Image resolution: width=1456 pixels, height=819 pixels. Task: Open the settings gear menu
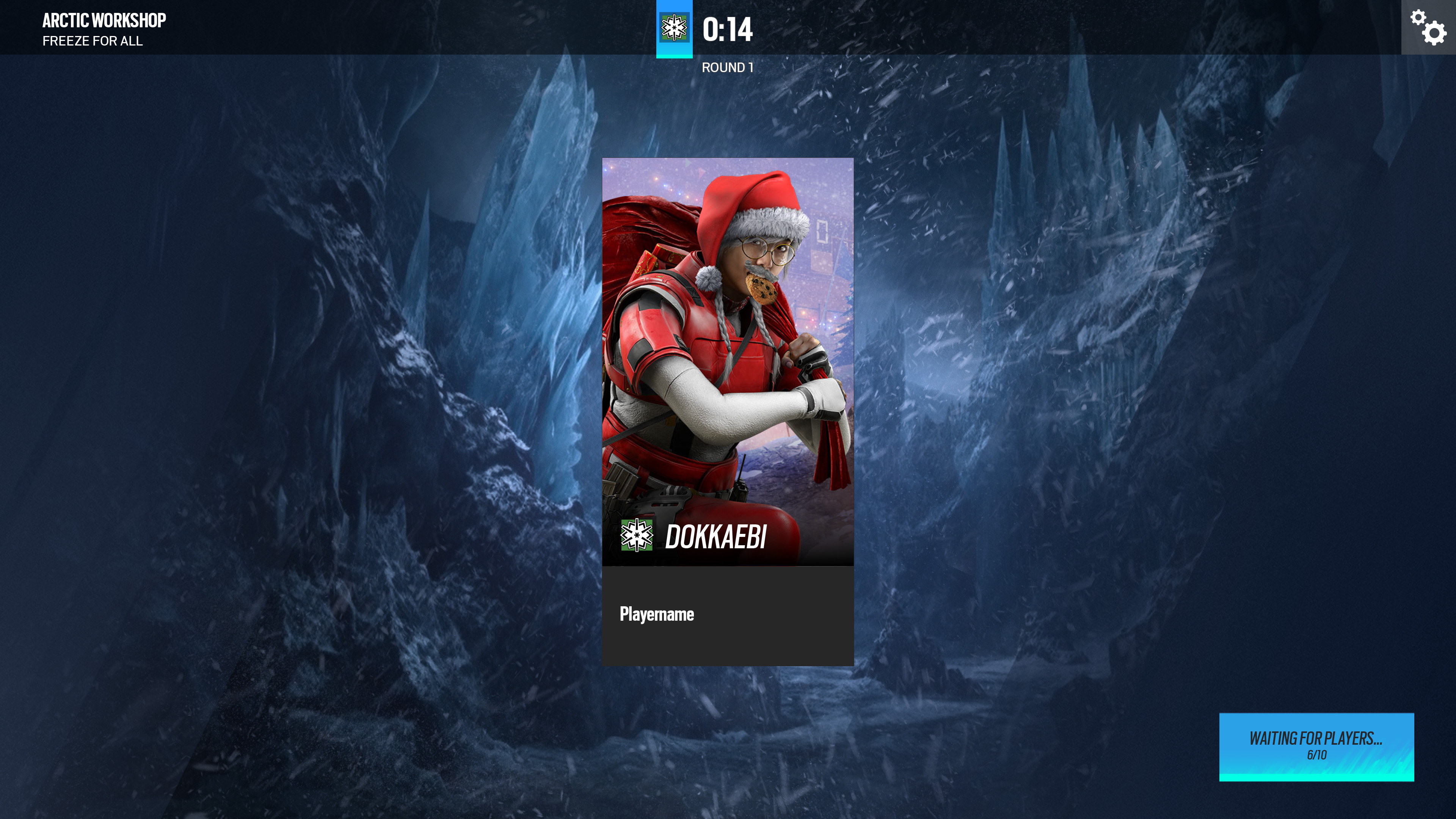(1428, 27)
